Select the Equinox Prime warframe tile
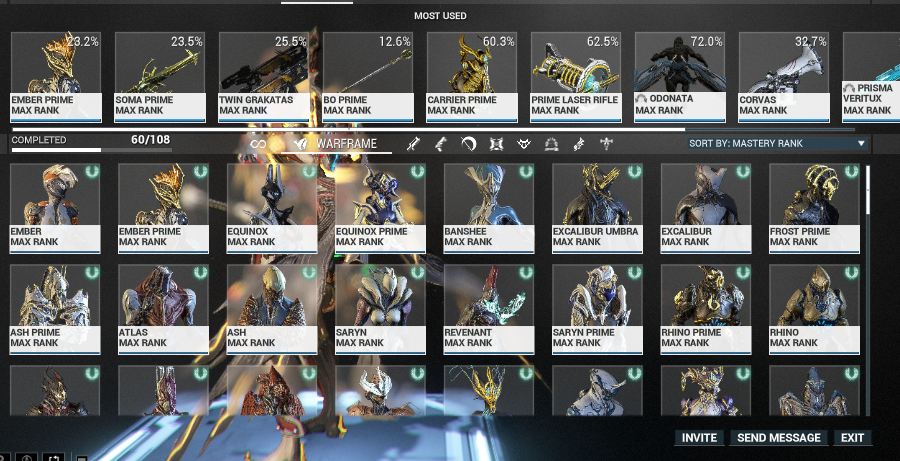 point(380,206)
